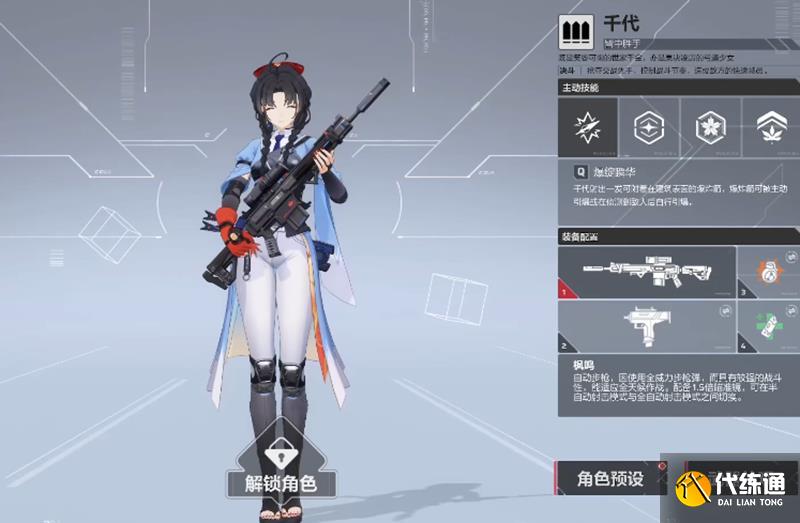Choose the green canister equipment slot
Image resolution: width=800 pixels, height=523 pixels.
coord(769,325)
